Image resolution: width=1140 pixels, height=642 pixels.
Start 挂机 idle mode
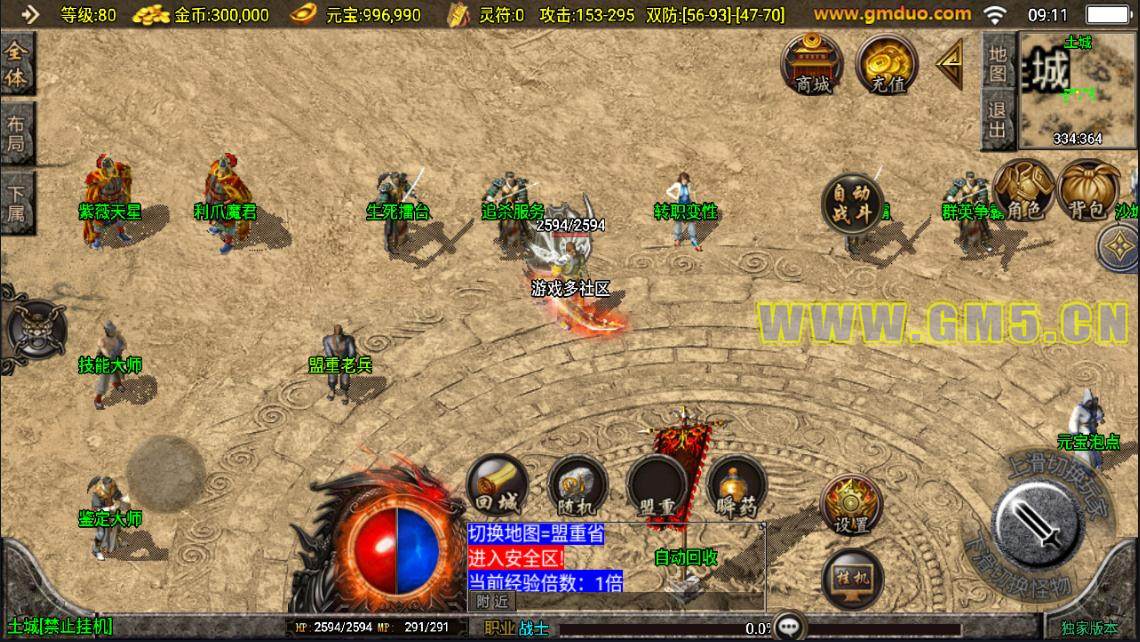[851, 578]
